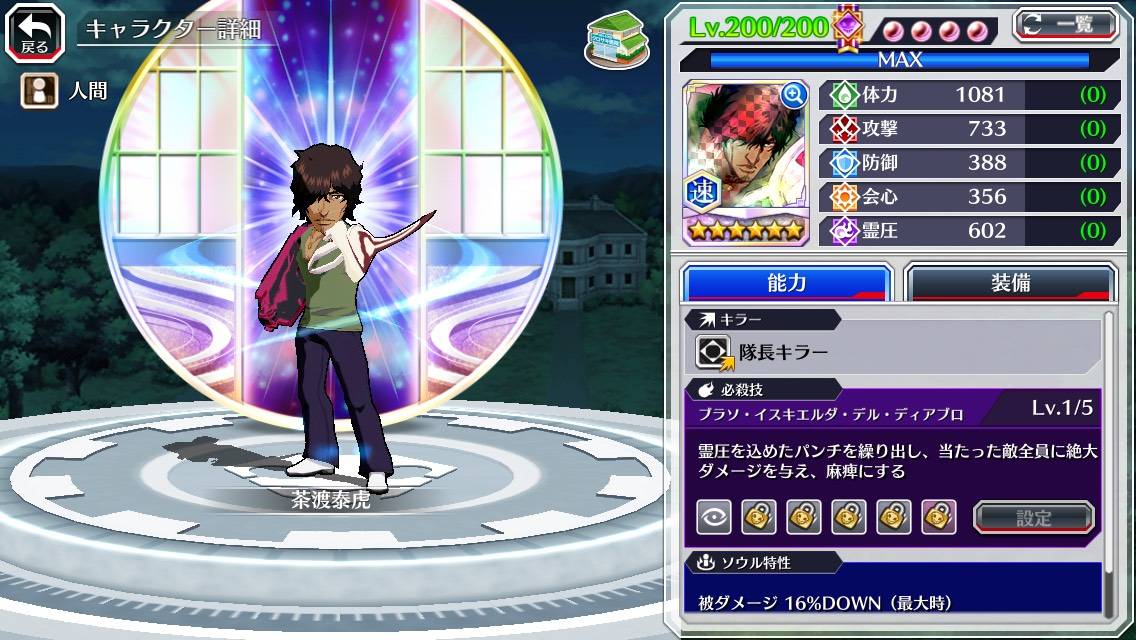Open the 一覧 character list
Screen dimensions: 1136x640
coord(1066,24)
